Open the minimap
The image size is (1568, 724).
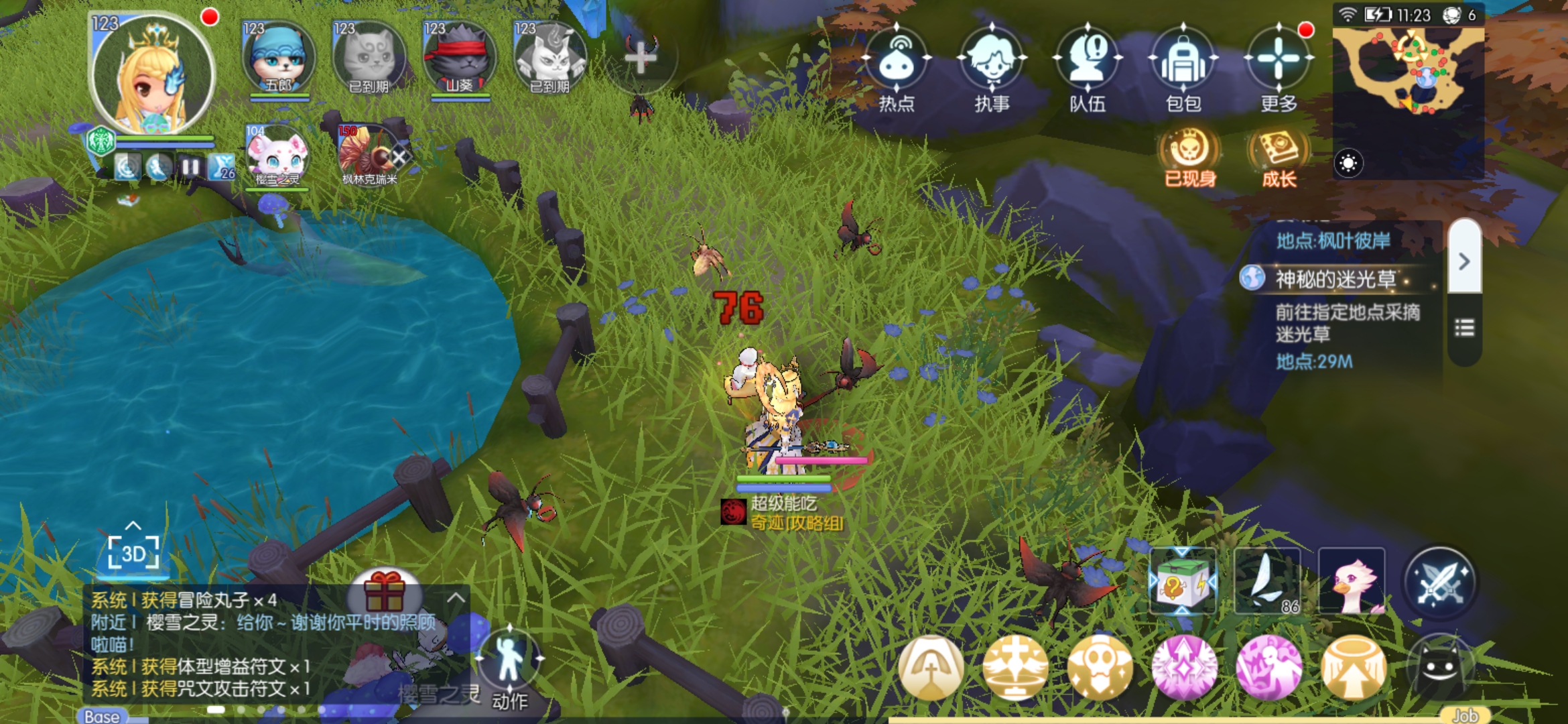(1407, 74)
